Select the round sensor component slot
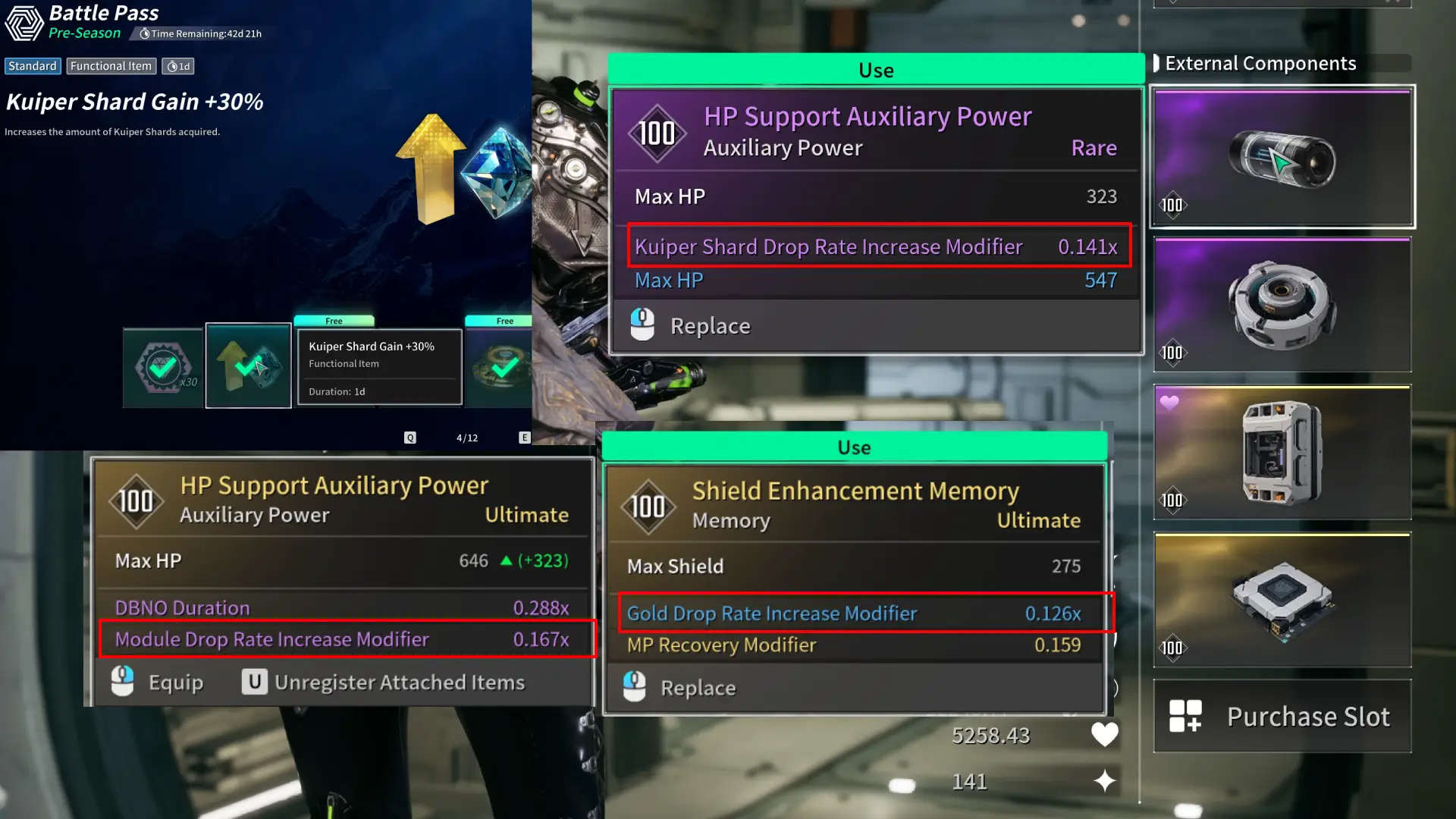This screenshot has width=1456, height=819. 1282,305
